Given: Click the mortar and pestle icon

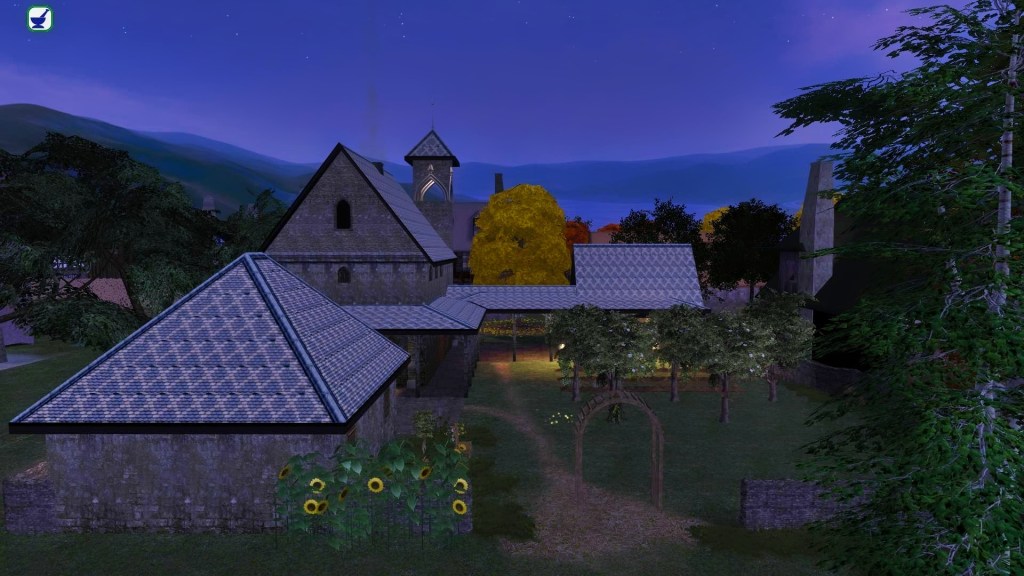Looking at the screenshot, I should tap(40, 19).
